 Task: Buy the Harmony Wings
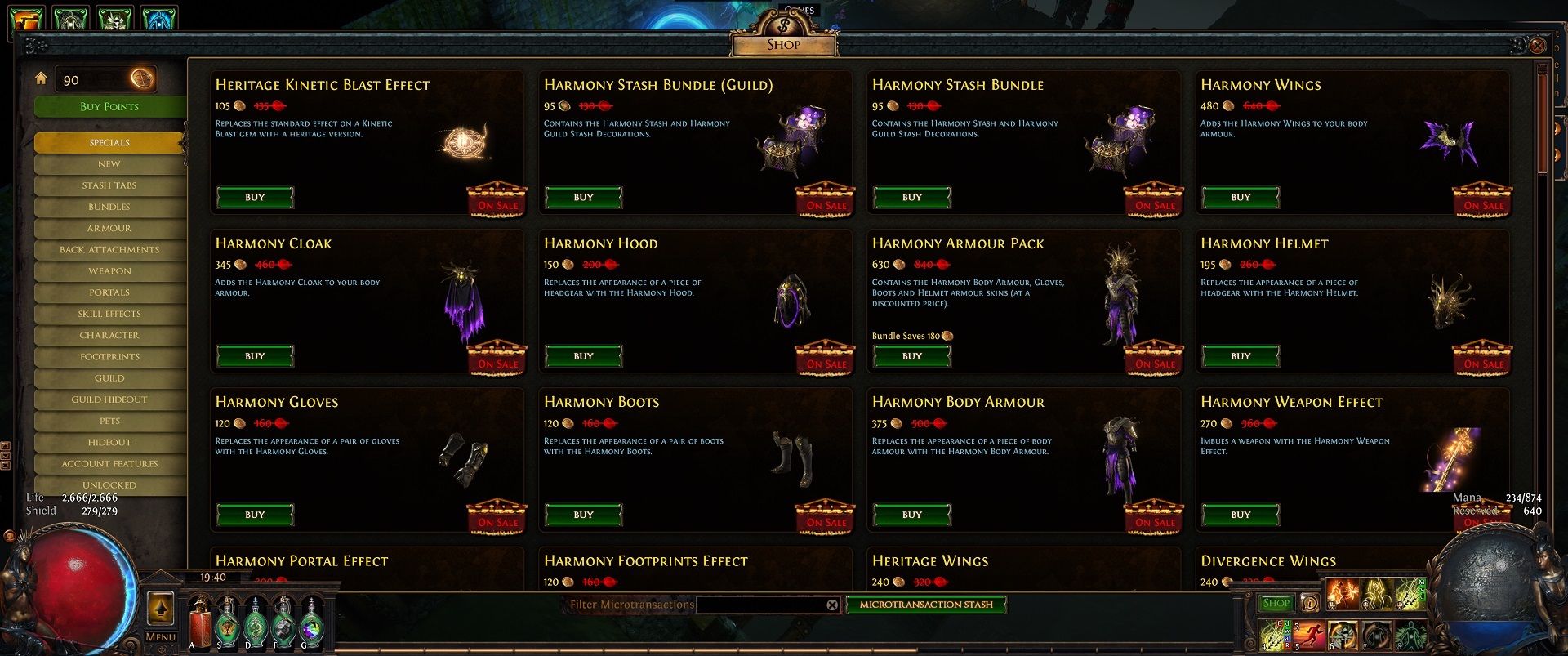pyautogui.click(x=1240, y=197)
